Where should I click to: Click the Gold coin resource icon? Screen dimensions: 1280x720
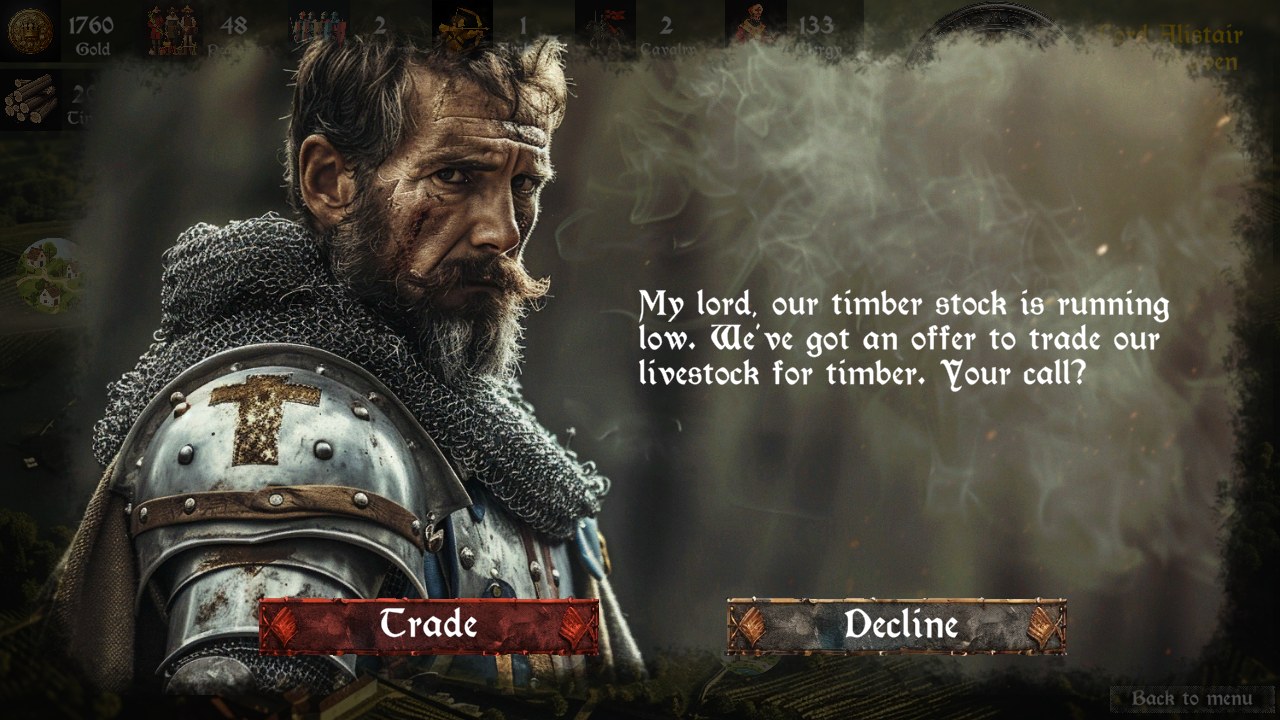30,25
